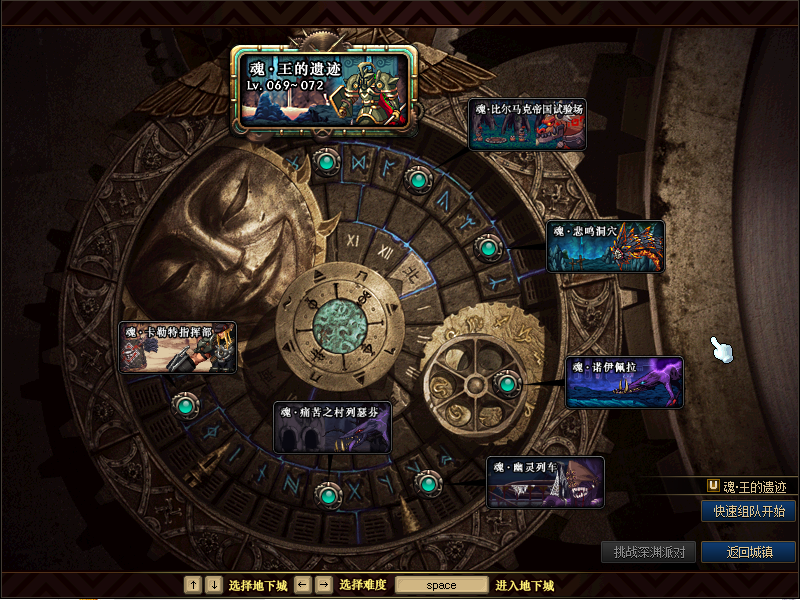
Task: Select the 魂·王的遗迹 dungeon tile
Action: (324, 88)
